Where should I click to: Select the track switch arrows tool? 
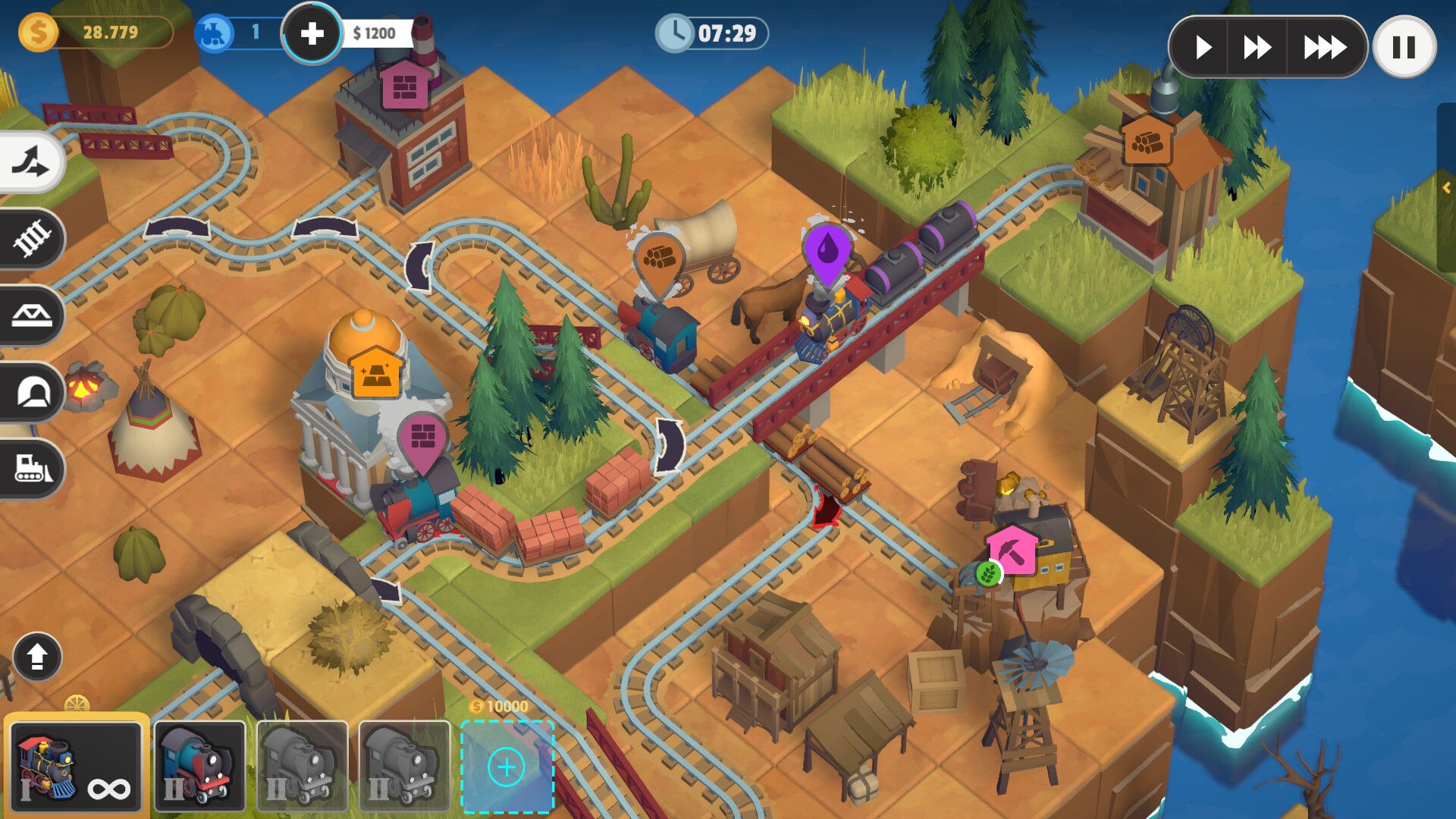point(31,162)
